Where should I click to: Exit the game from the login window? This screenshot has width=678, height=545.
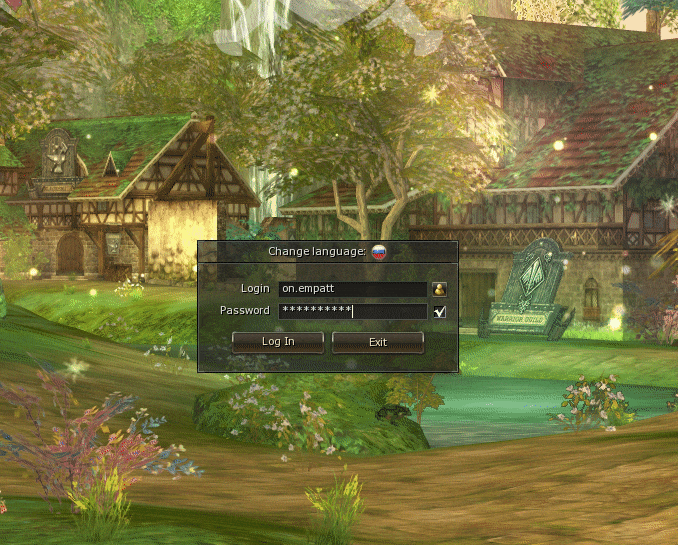point(377,342)
